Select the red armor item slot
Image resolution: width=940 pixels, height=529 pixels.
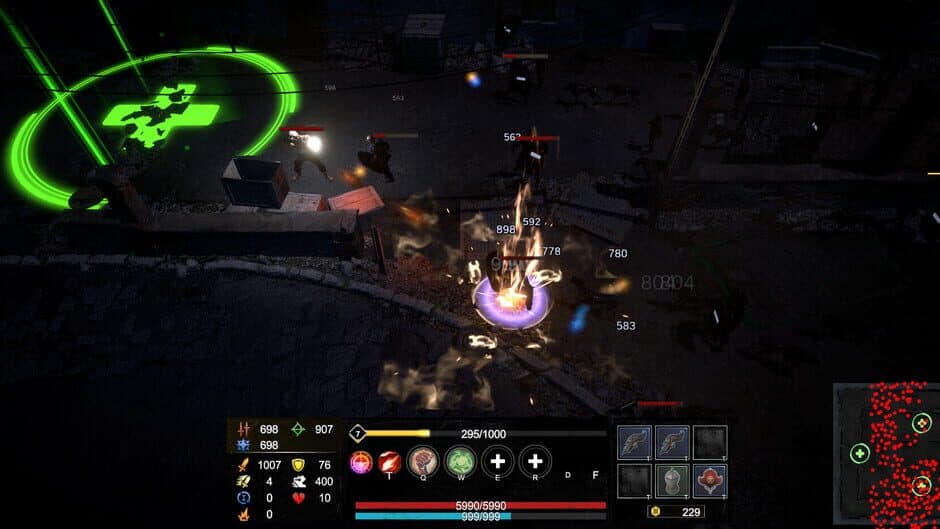(x=709, y=481)
